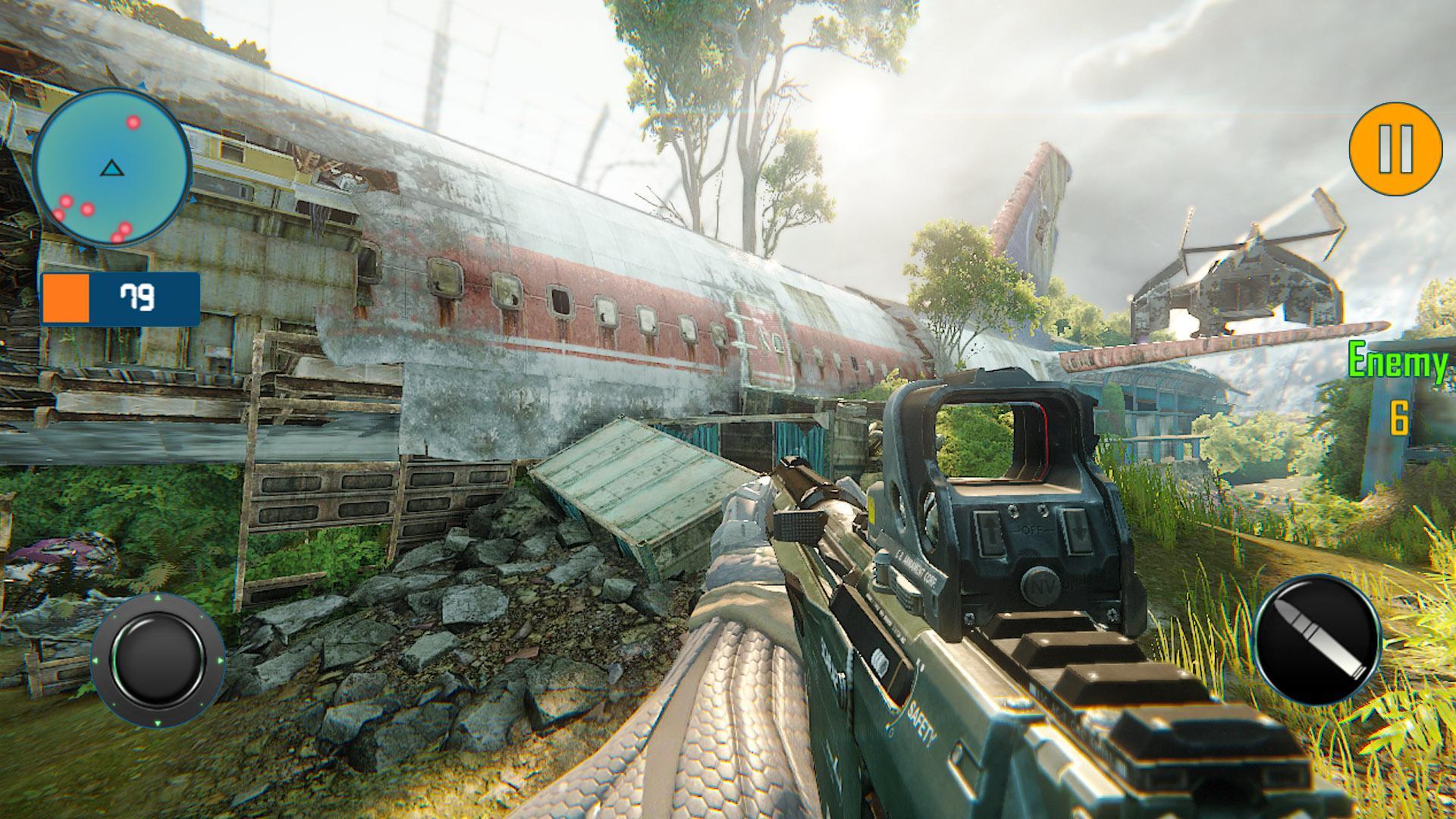Viewport: 1456px width, 819px height.
Task: Click the circular radar minimap
Action: (112, 168)
